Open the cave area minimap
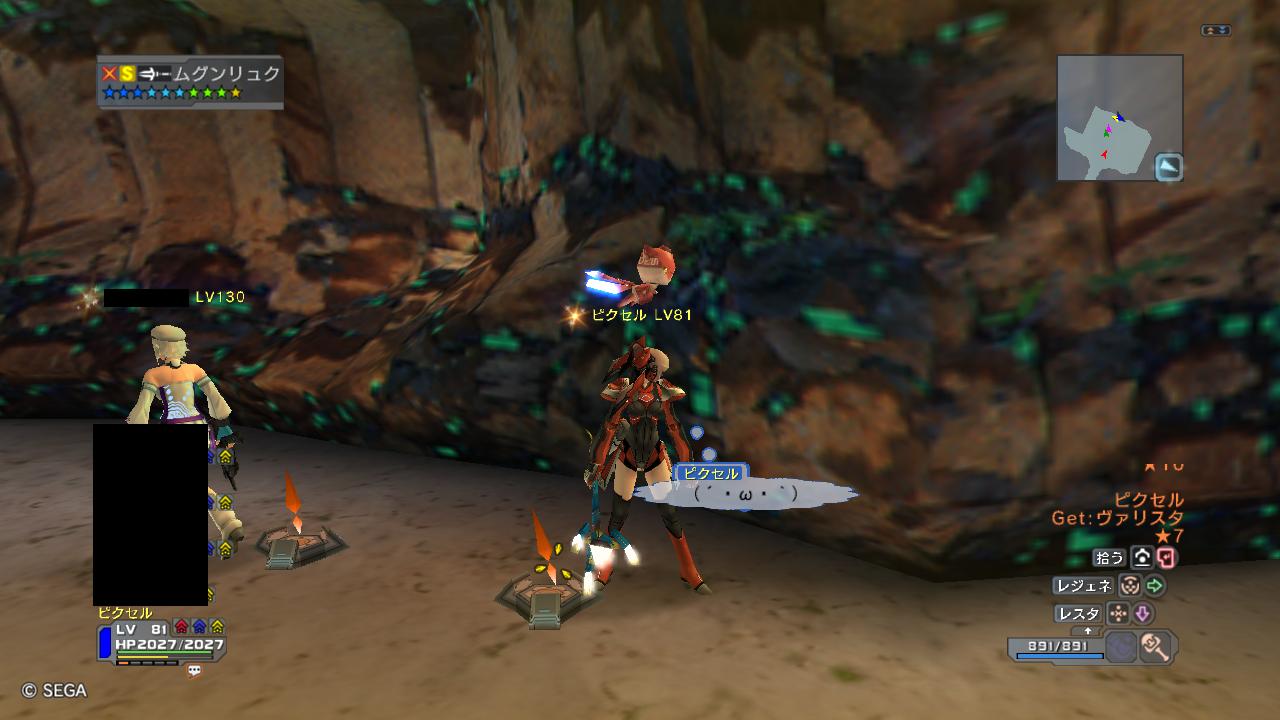Screen dimensions: 1280x720 [1110, 116]
